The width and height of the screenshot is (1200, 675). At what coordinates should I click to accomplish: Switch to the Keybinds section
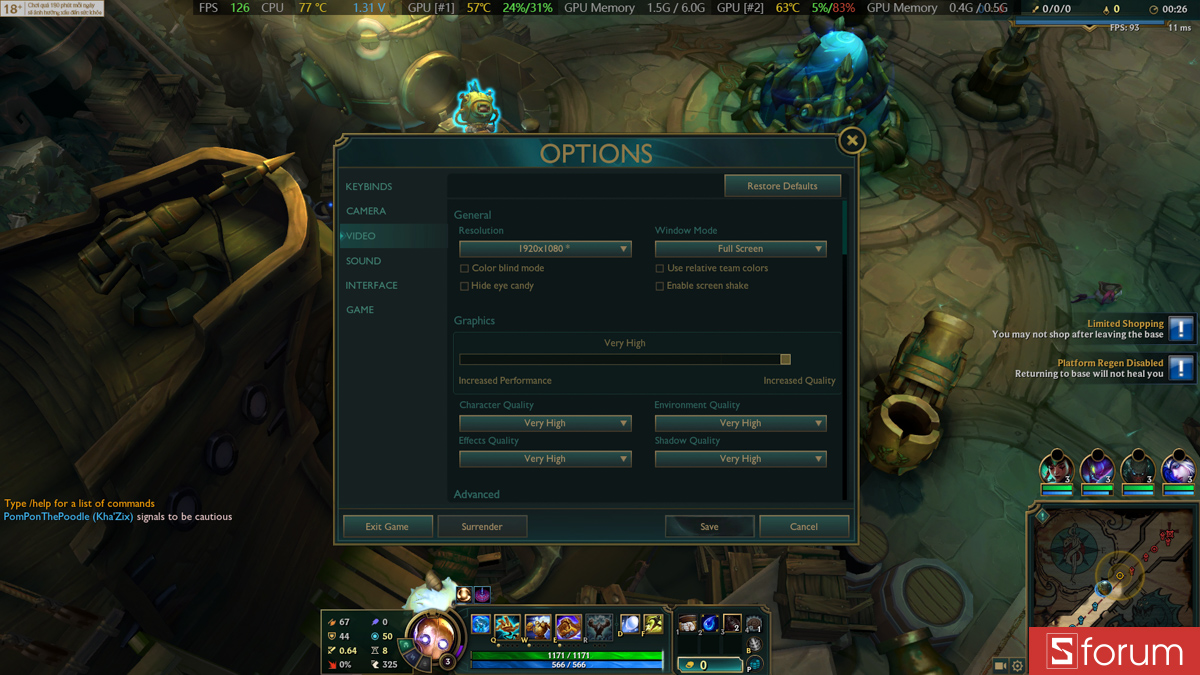point(369,187)
